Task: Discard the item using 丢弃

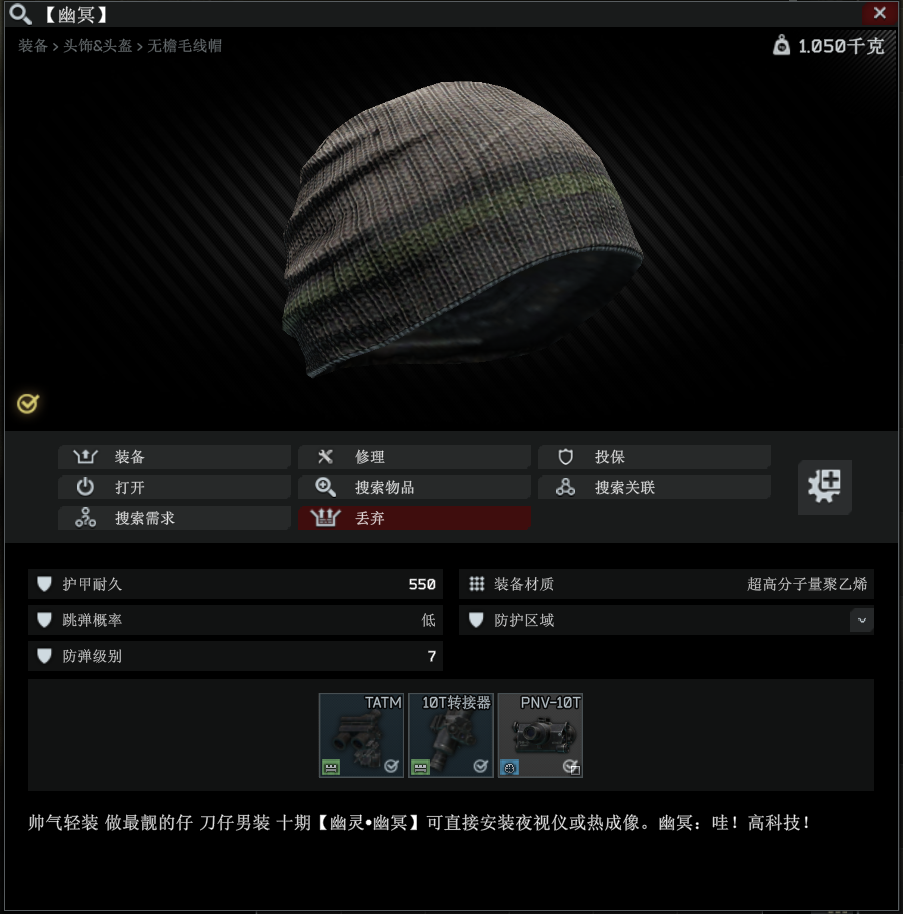Action: click(x=414, y=518)
